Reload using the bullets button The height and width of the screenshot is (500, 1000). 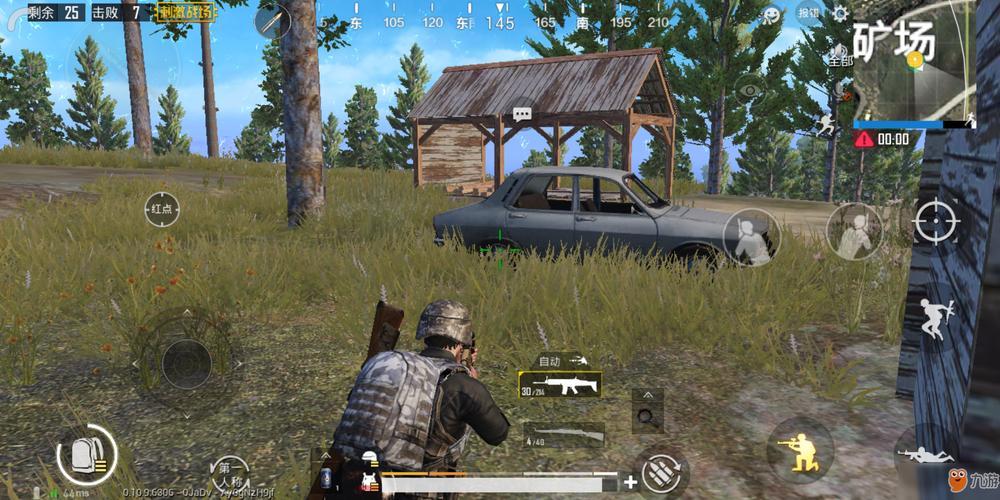point(658,470)
